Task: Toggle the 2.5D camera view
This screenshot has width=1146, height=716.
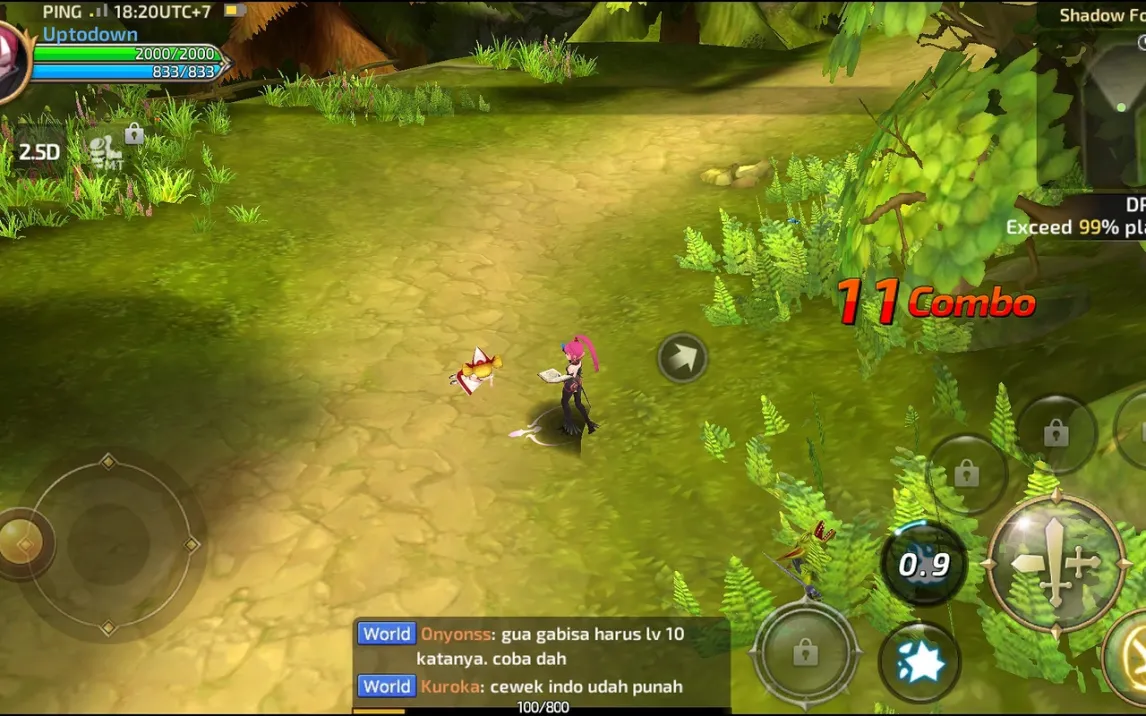Action: [x=40, y=152]
